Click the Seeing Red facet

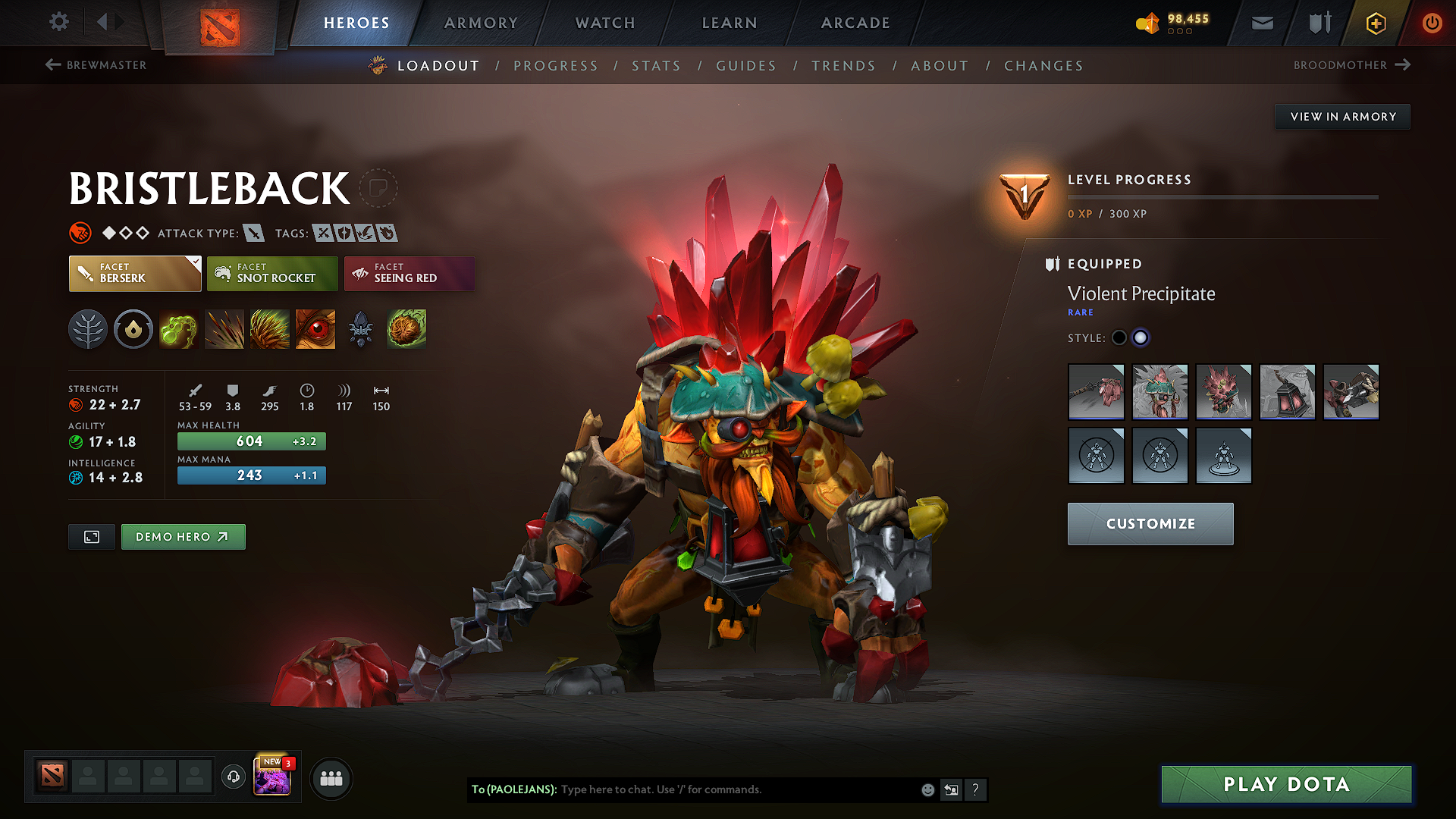(x=409, y=274)
